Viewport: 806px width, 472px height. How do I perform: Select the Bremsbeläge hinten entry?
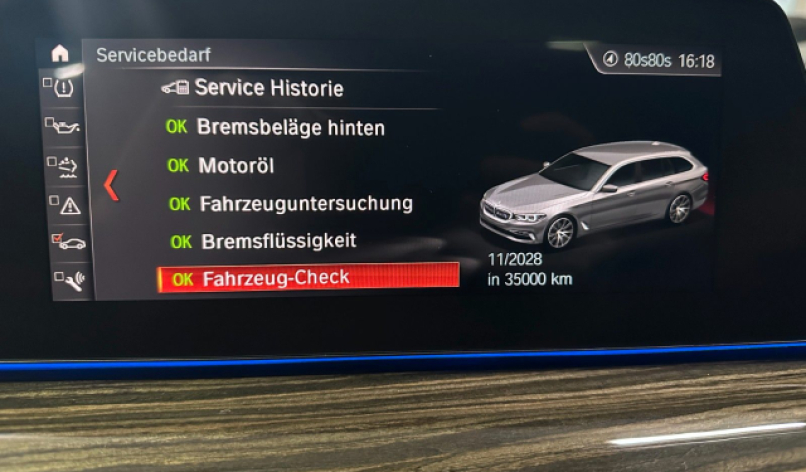(x=275, y=127)
